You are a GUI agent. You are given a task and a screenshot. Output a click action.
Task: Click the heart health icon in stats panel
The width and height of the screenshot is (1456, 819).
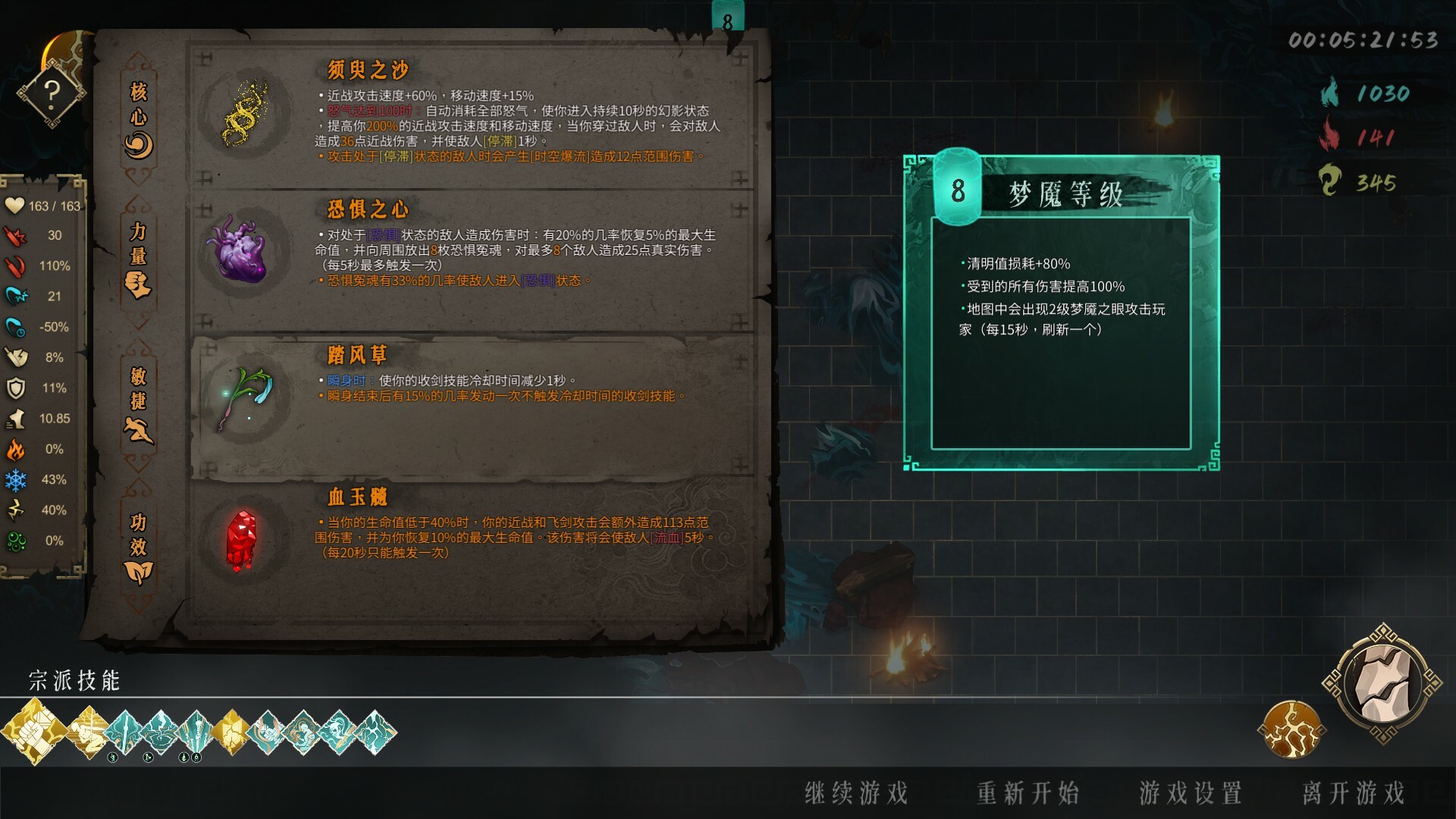pos(16,206)
